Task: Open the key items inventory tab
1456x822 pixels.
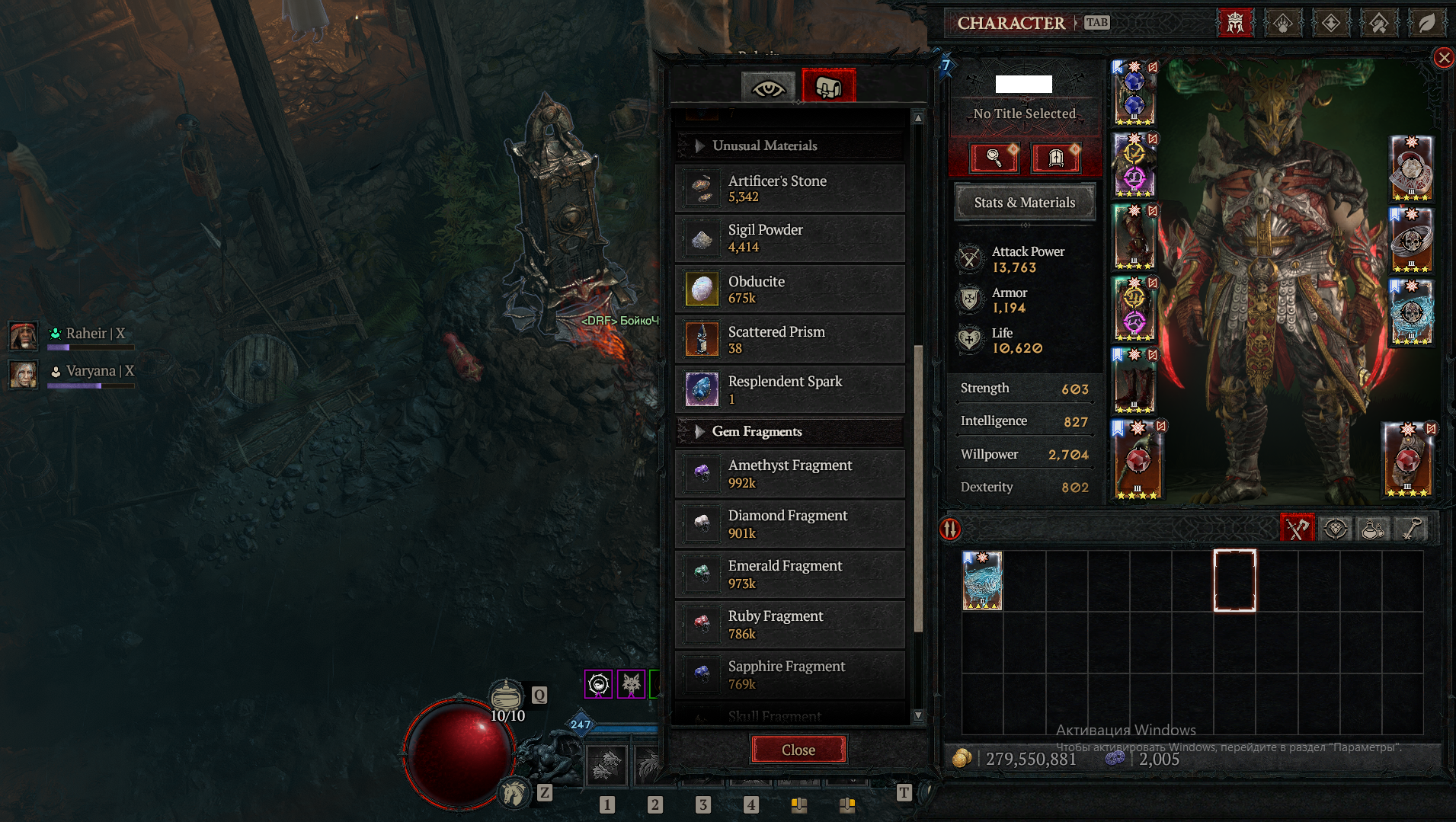Action: 1410,529
